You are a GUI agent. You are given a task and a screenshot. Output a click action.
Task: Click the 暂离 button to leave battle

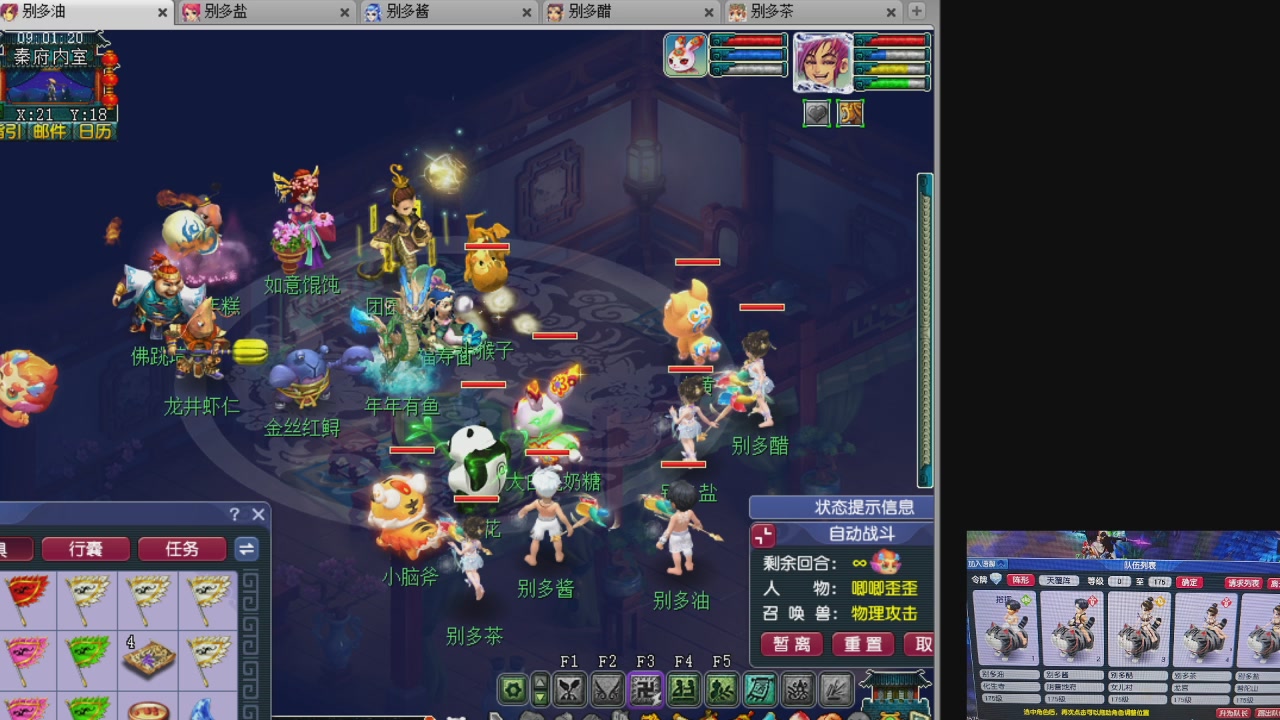[791, 645]
